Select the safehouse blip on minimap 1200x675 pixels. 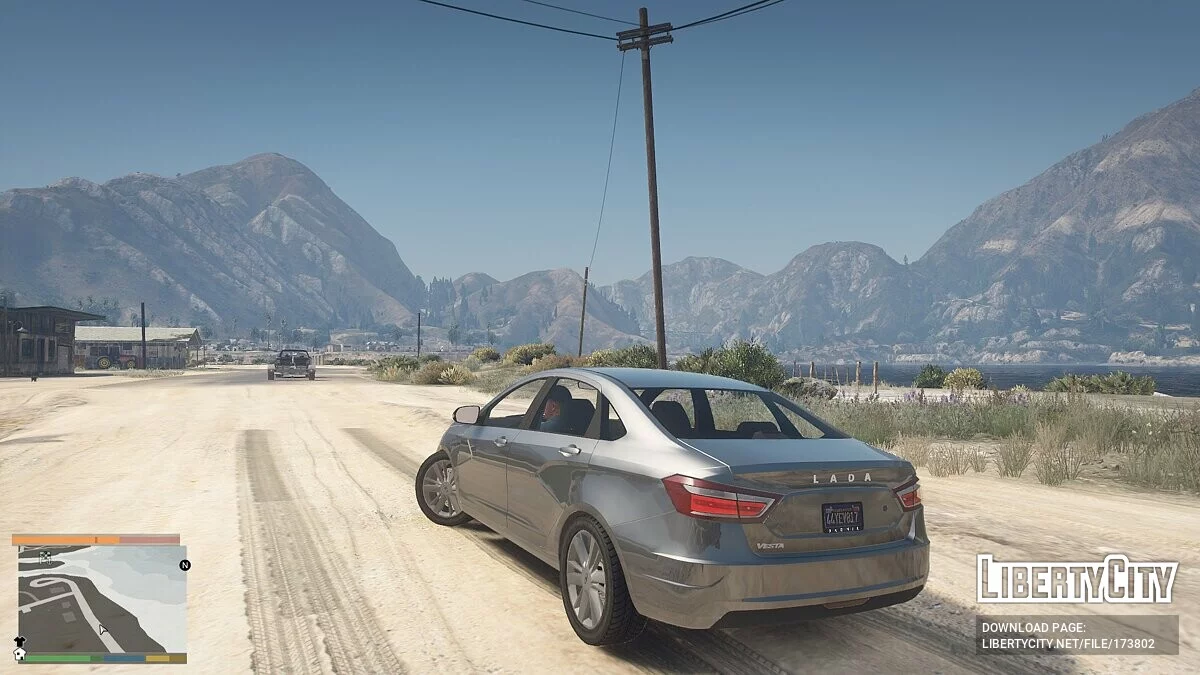[x=19, y=654]
